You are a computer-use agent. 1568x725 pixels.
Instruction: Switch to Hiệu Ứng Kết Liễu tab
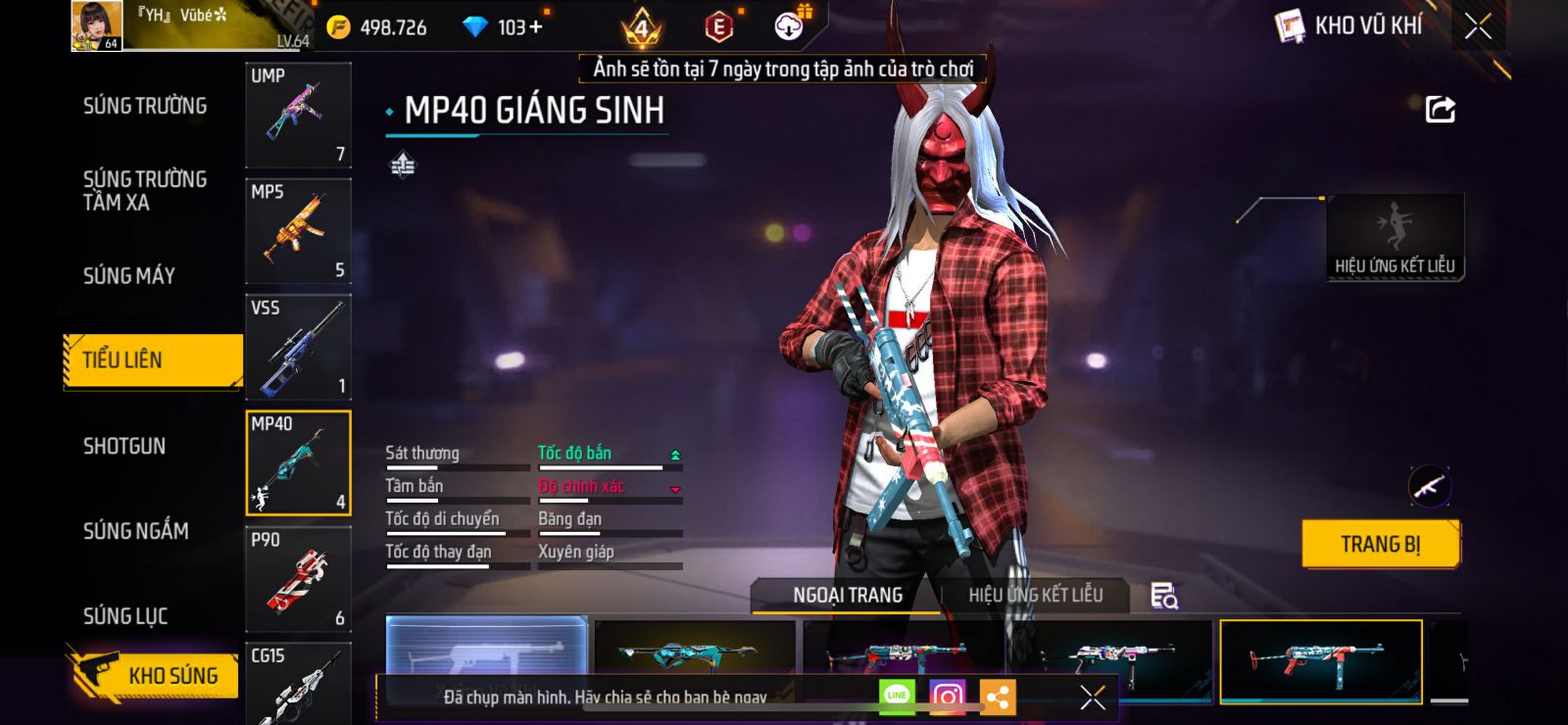[x=1035, y=596]
